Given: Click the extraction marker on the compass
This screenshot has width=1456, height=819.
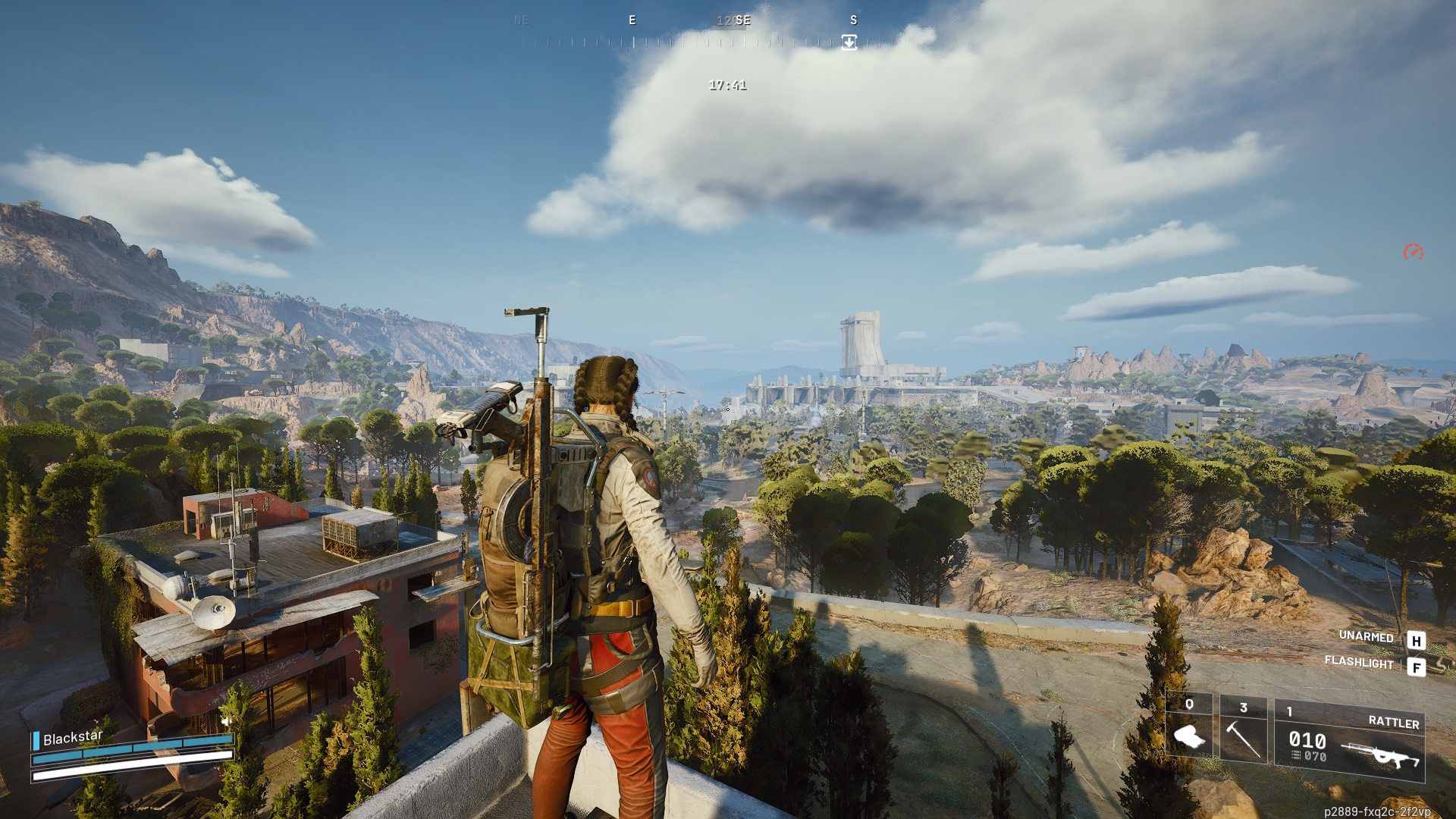Looking at the screenshot, I should [x=849, y=42].
